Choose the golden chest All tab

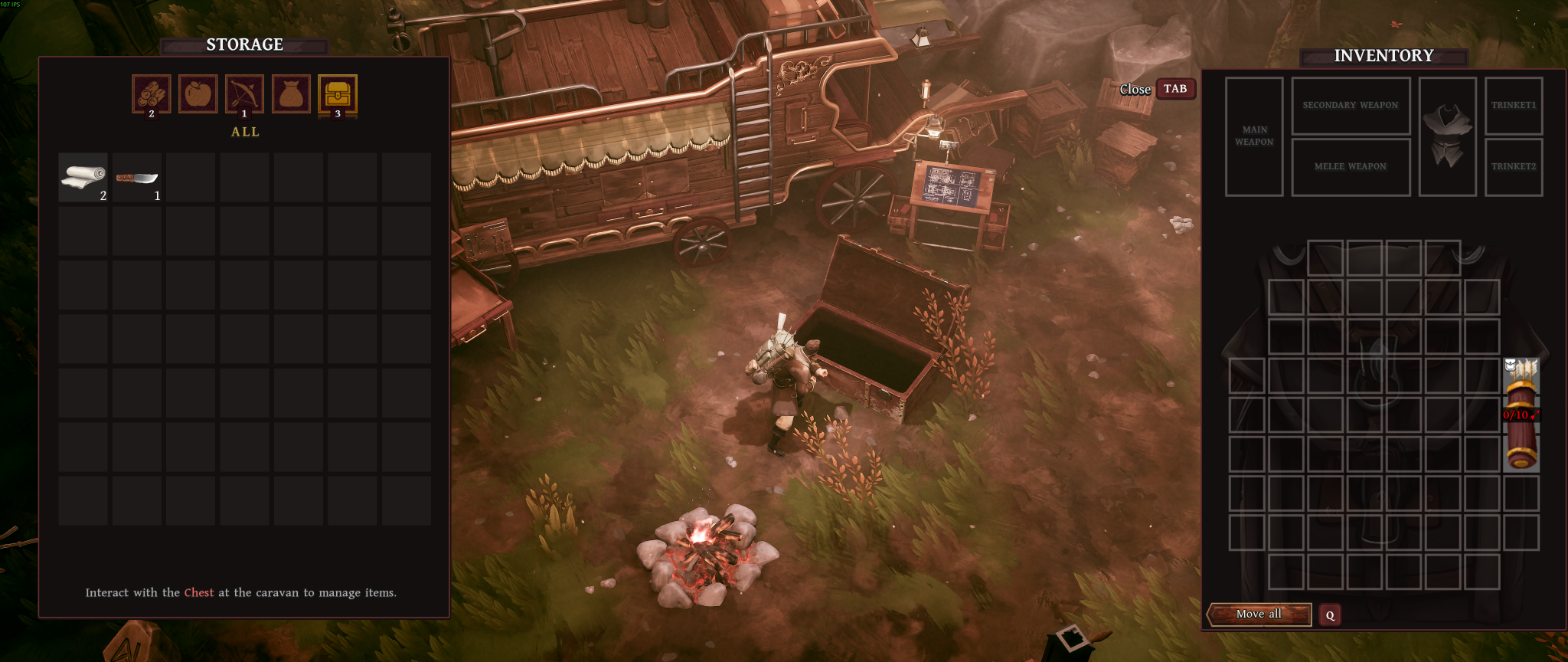click(338, 94)
